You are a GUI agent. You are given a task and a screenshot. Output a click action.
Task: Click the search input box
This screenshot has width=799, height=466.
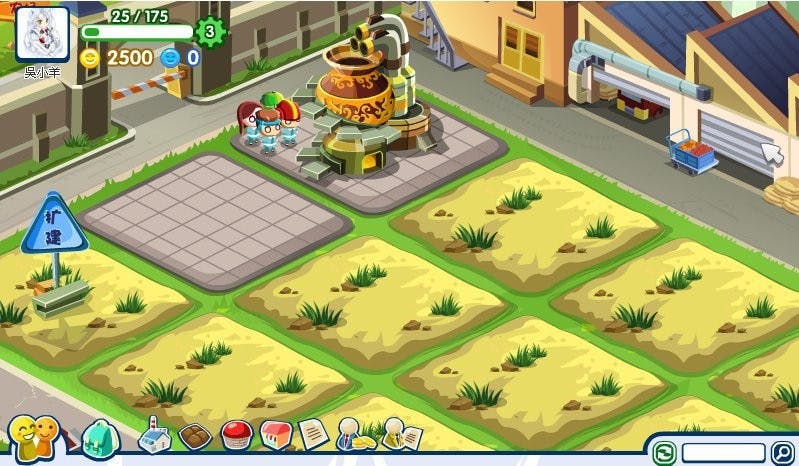[x=723, y=453]
